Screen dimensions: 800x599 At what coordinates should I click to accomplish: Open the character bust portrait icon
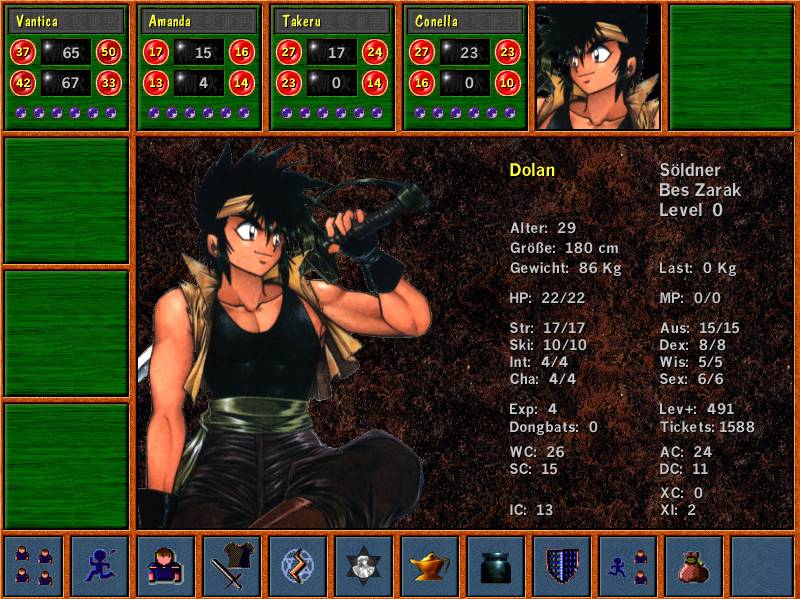click(x=165, y=566)
